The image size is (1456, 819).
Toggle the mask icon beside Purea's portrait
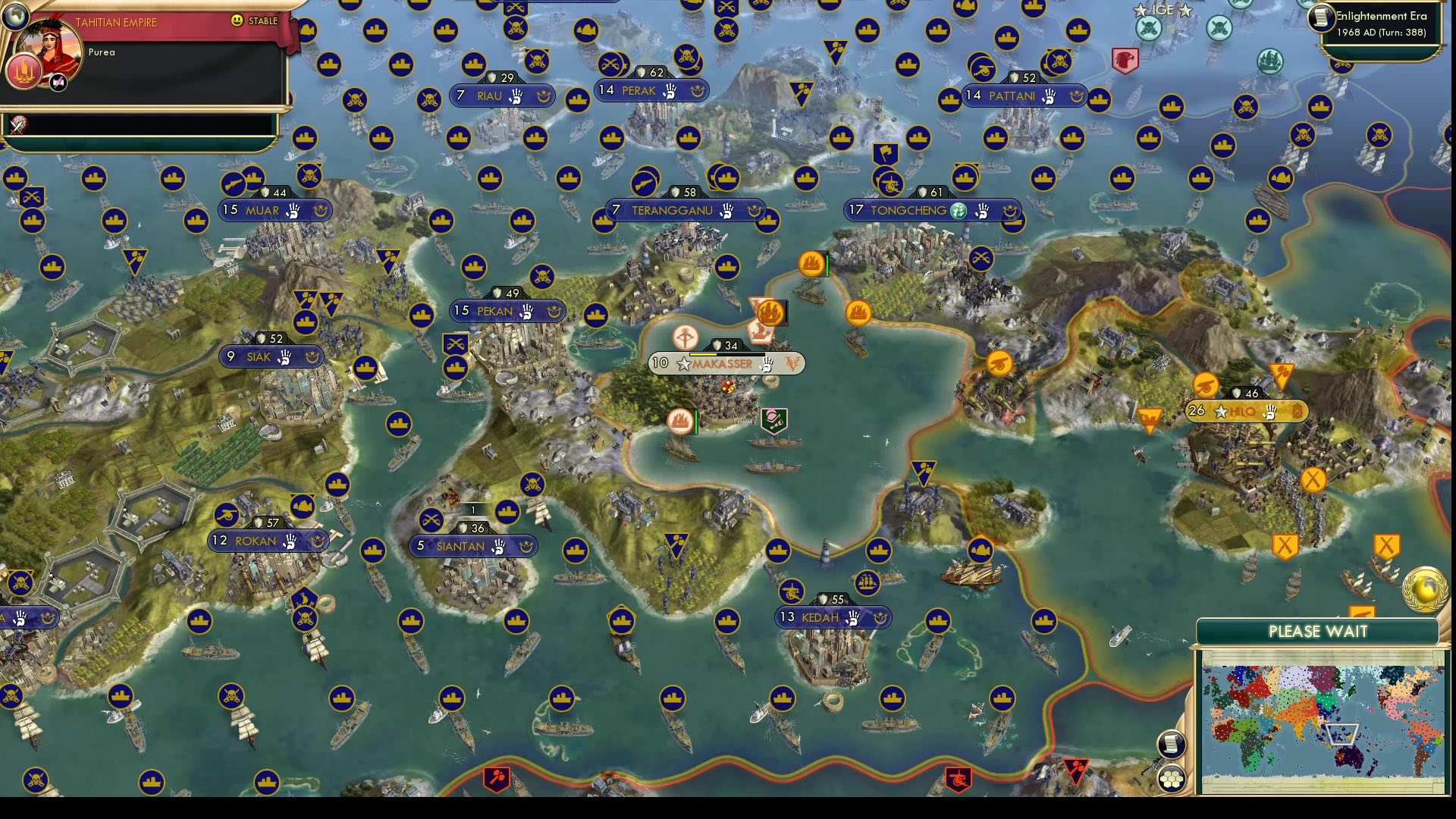58,81
